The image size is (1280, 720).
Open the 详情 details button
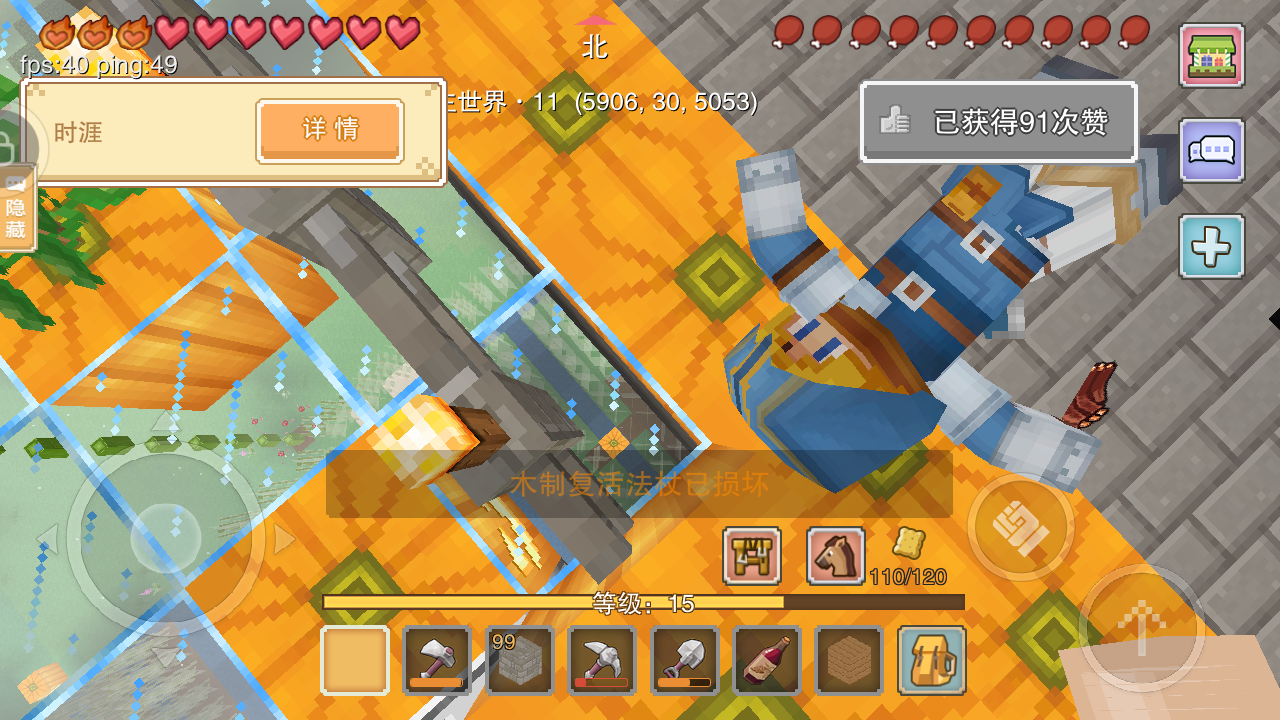[x=330, y=130]
